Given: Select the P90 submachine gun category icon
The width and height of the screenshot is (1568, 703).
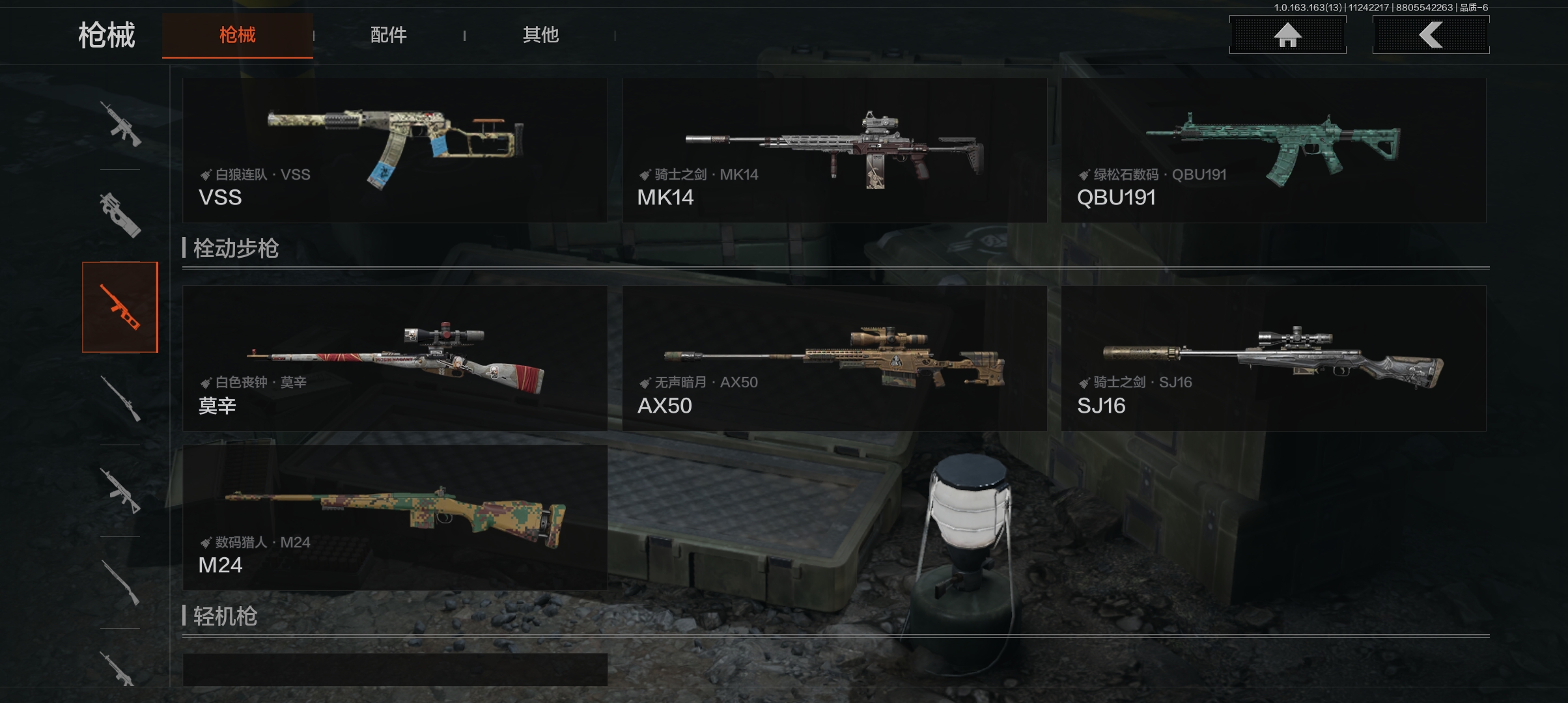Looking at the screenshot, I should pos(120,215).
